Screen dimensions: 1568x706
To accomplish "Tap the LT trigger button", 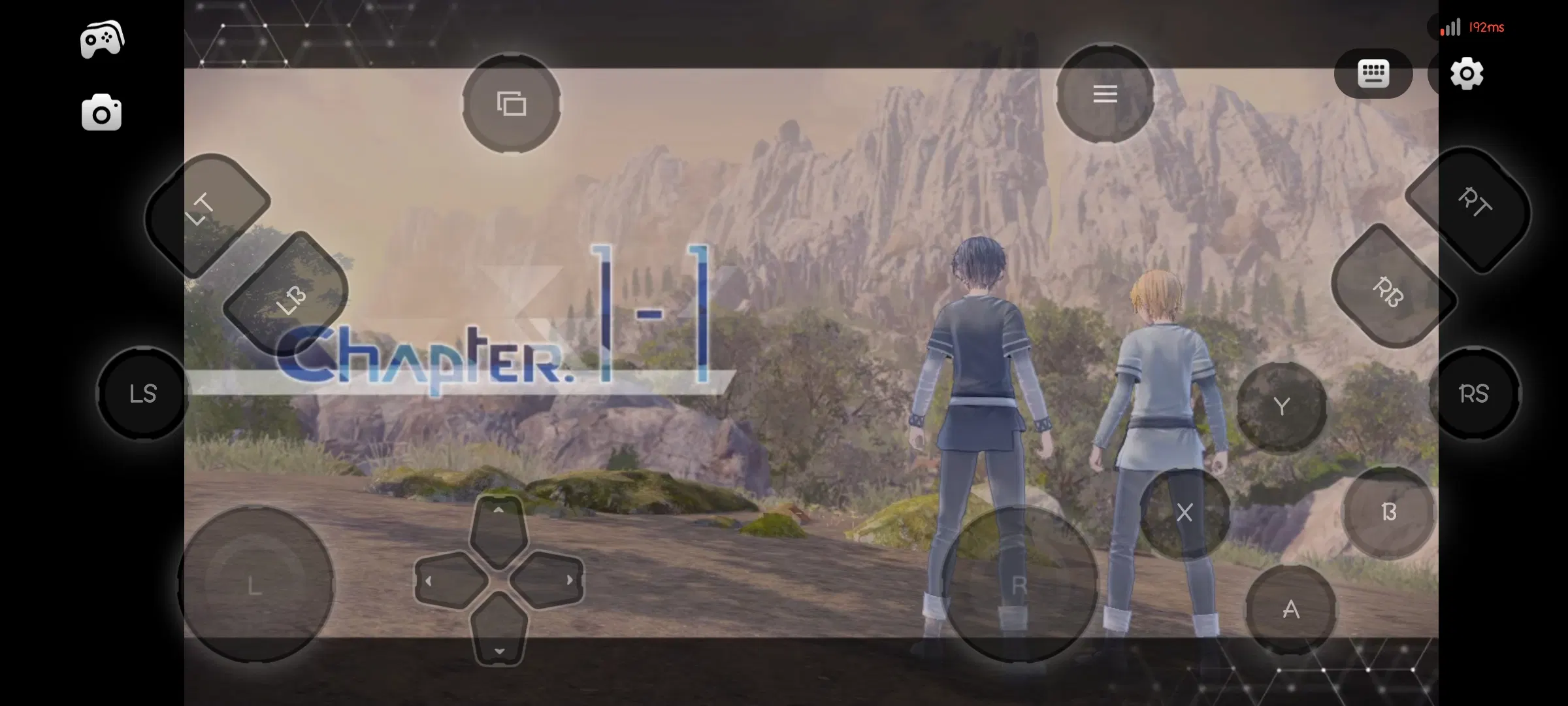I will [208, 212].
